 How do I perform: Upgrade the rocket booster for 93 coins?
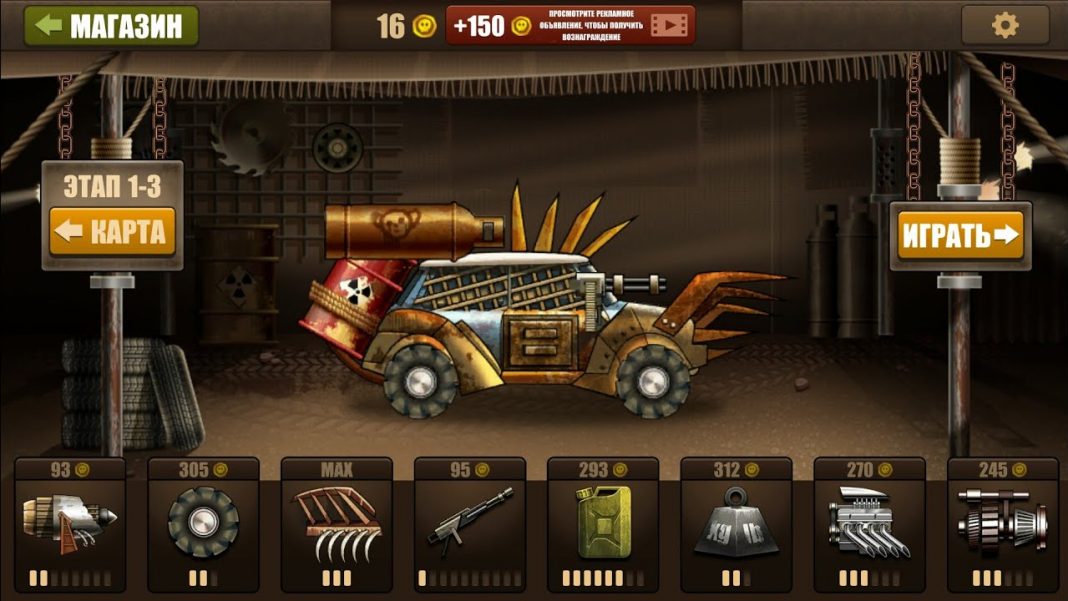[x=70, y=525]
